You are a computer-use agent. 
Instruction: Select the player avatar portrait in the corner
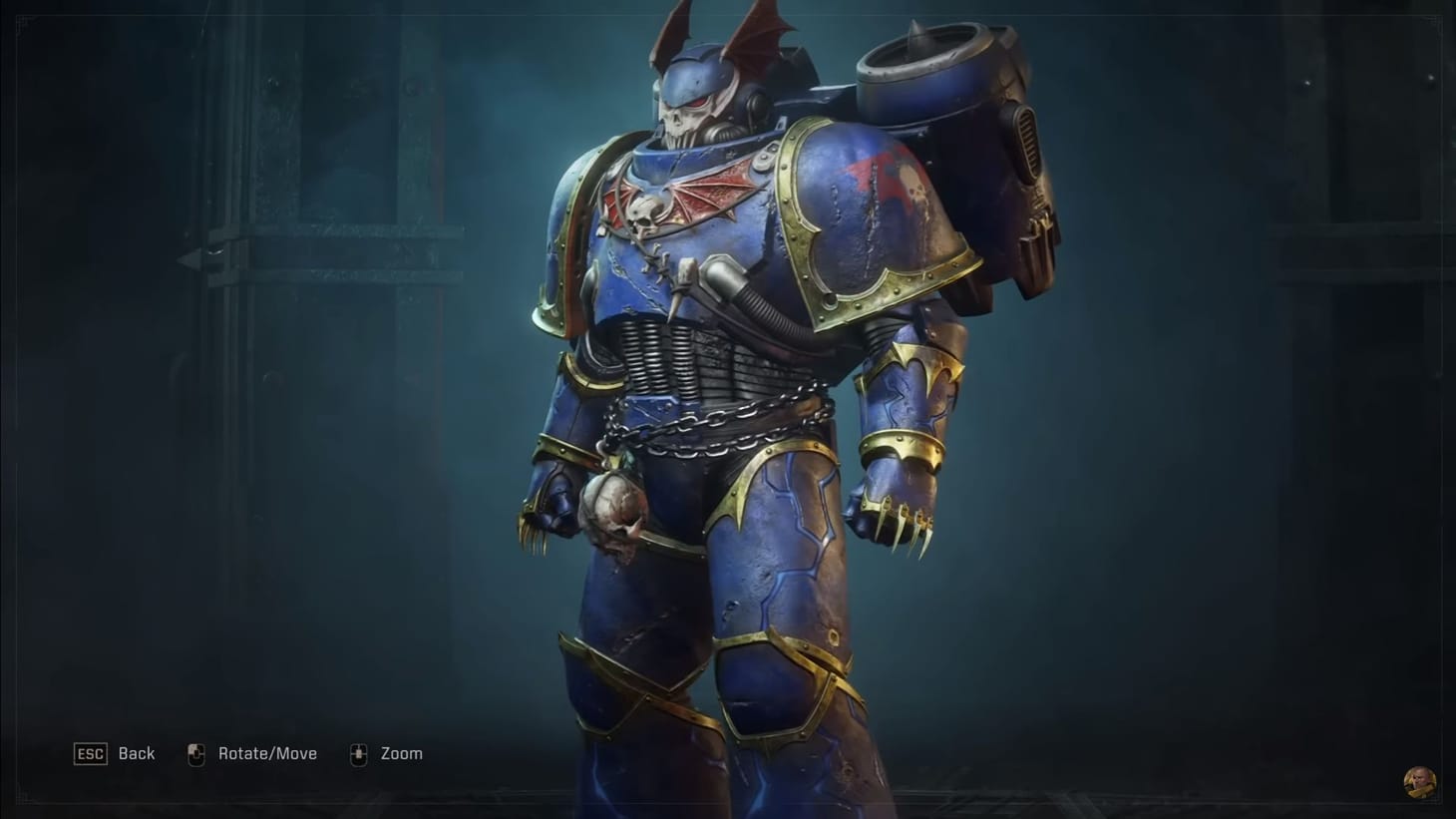1418,780
